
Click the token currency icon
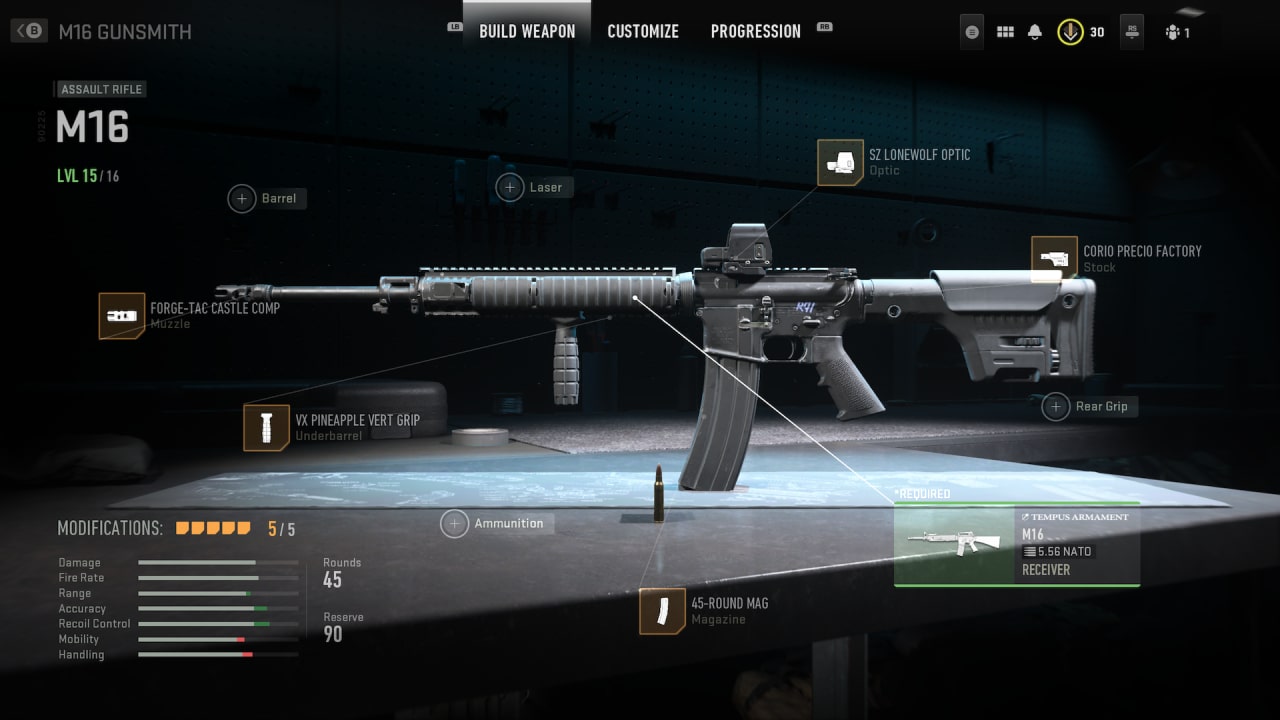pyautogui.click(x=1071, y=32)
